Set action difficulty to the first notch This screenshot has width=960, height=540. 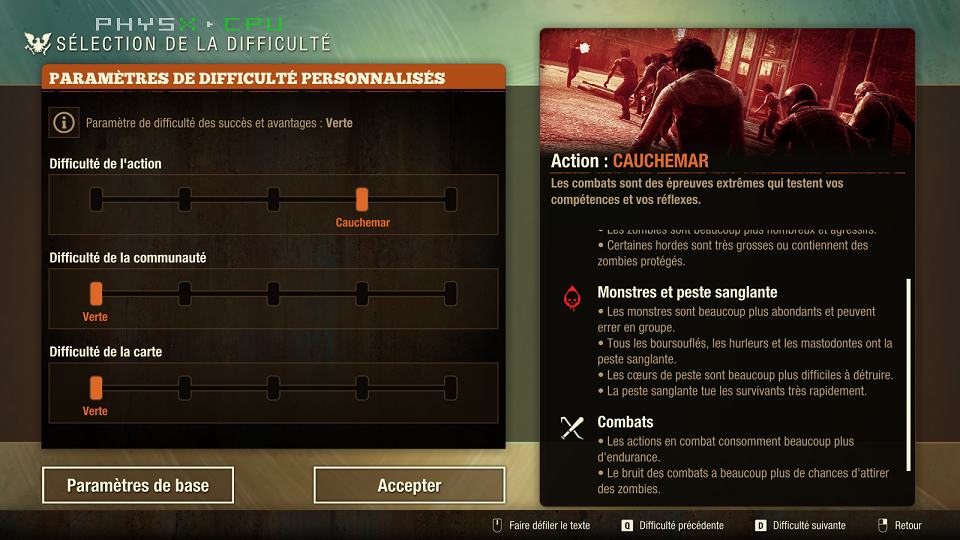pos(96,199)
